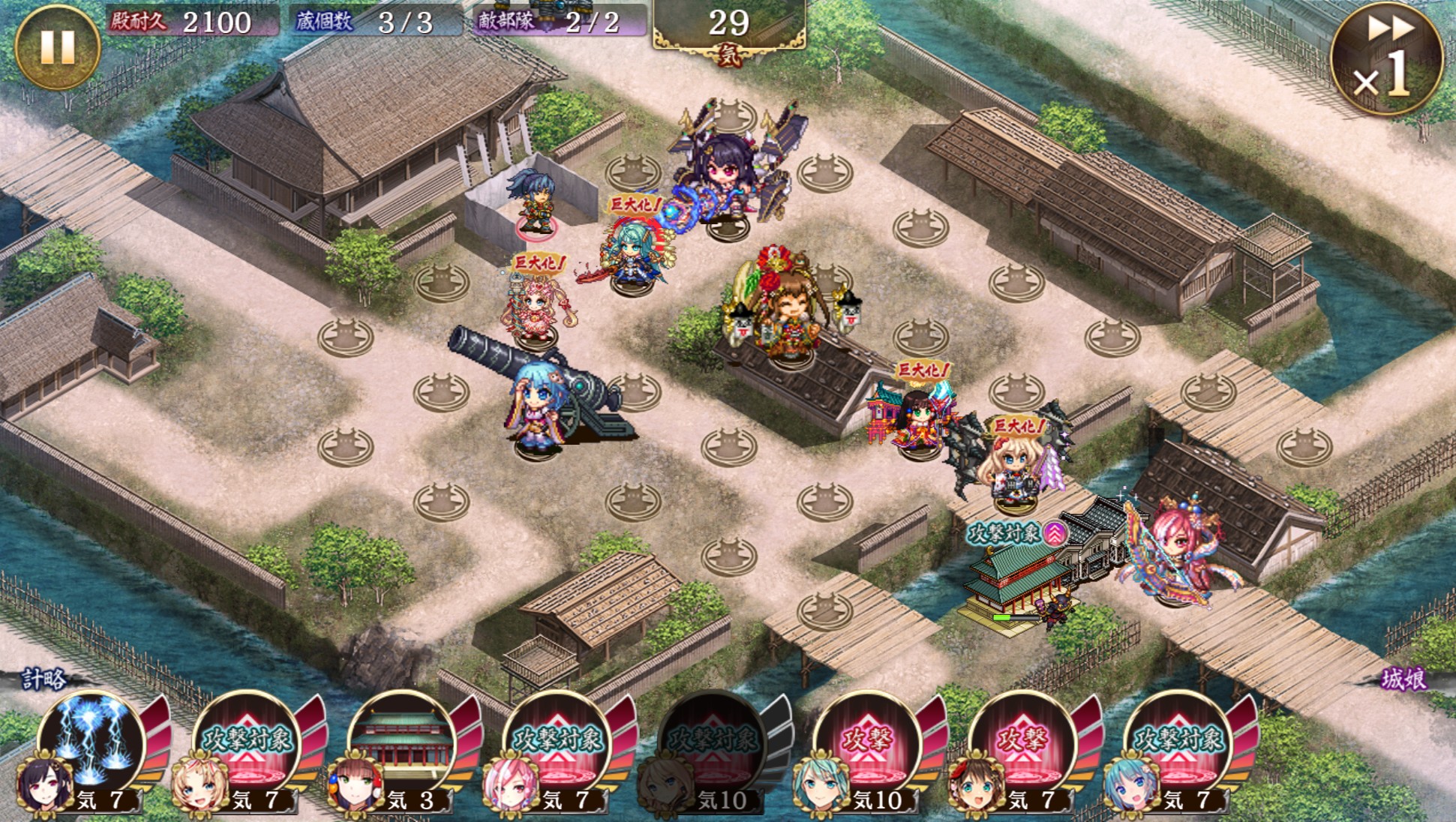Toggle the ×1 fast-forward speed button
This screenshot has width=1456, height=822.
[x=1386, y=58]
